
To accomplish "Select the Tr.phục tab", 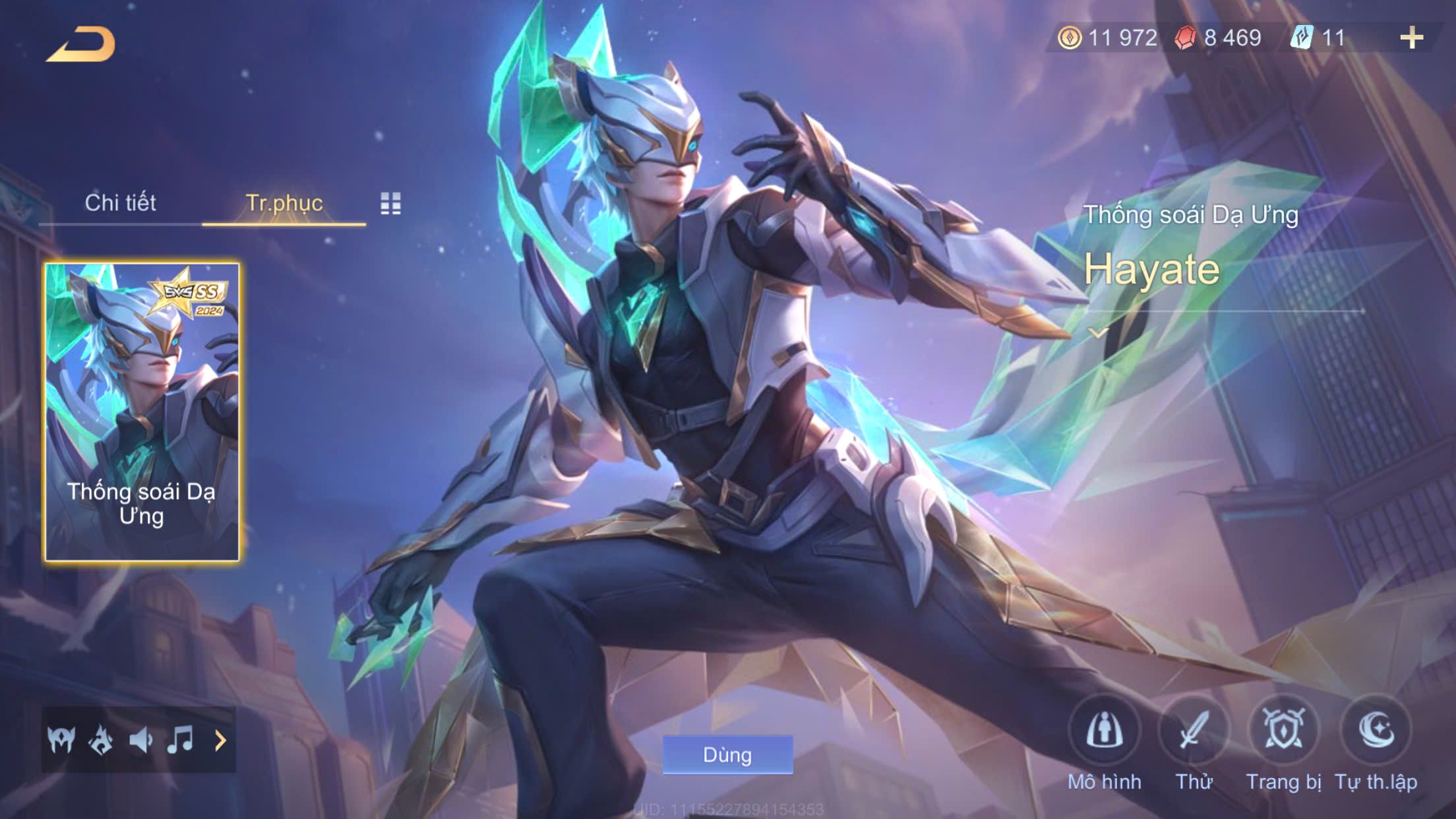I will [x=284, y=203].
